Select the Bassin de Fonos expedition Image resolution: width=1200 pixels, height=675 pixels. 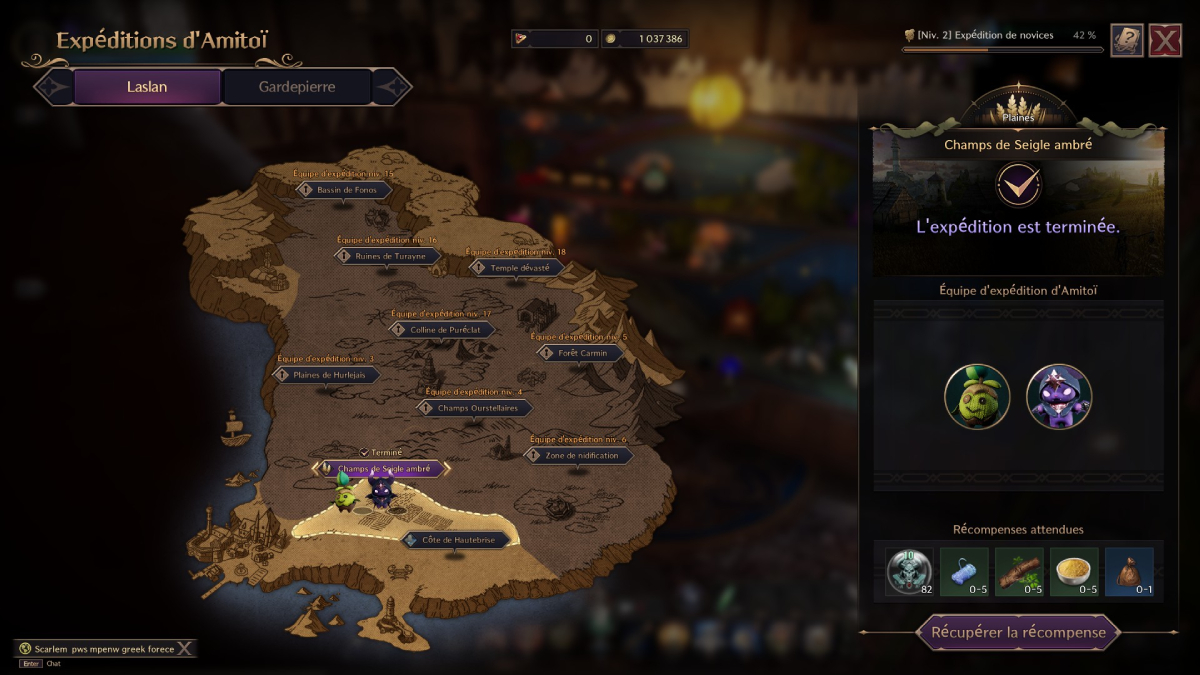(x=344, y=190)
